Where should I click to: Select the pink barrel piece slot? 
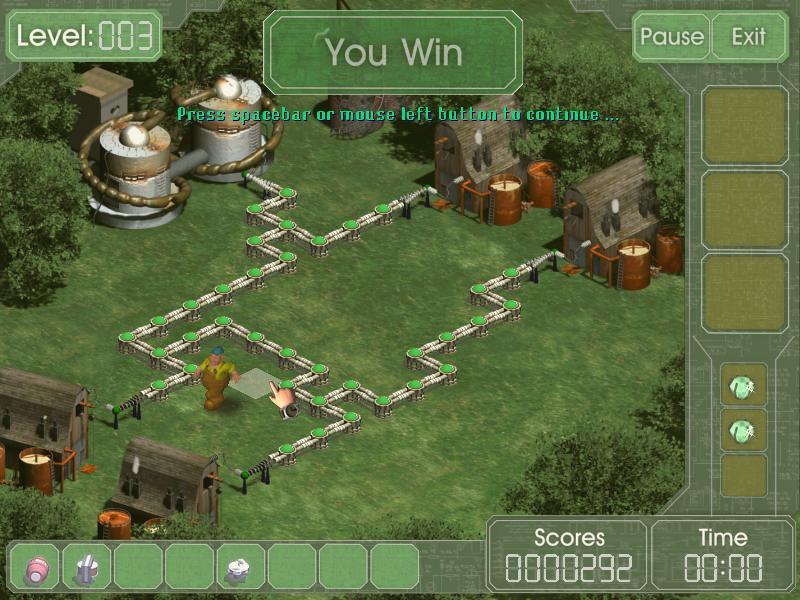[x=36, y=567]
